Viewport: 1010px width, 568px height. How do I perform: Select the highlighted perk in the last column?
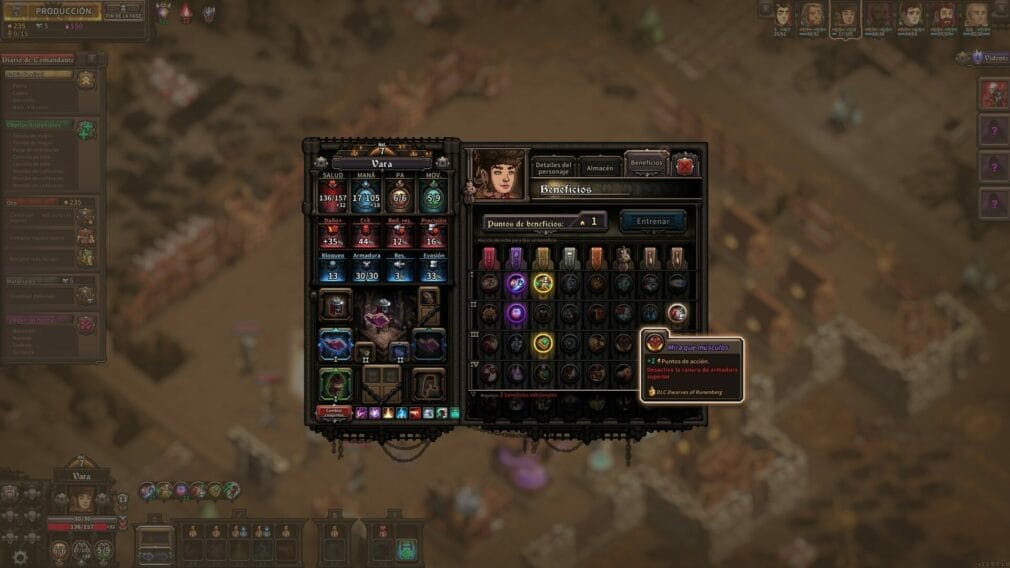(x=677, y=313)
